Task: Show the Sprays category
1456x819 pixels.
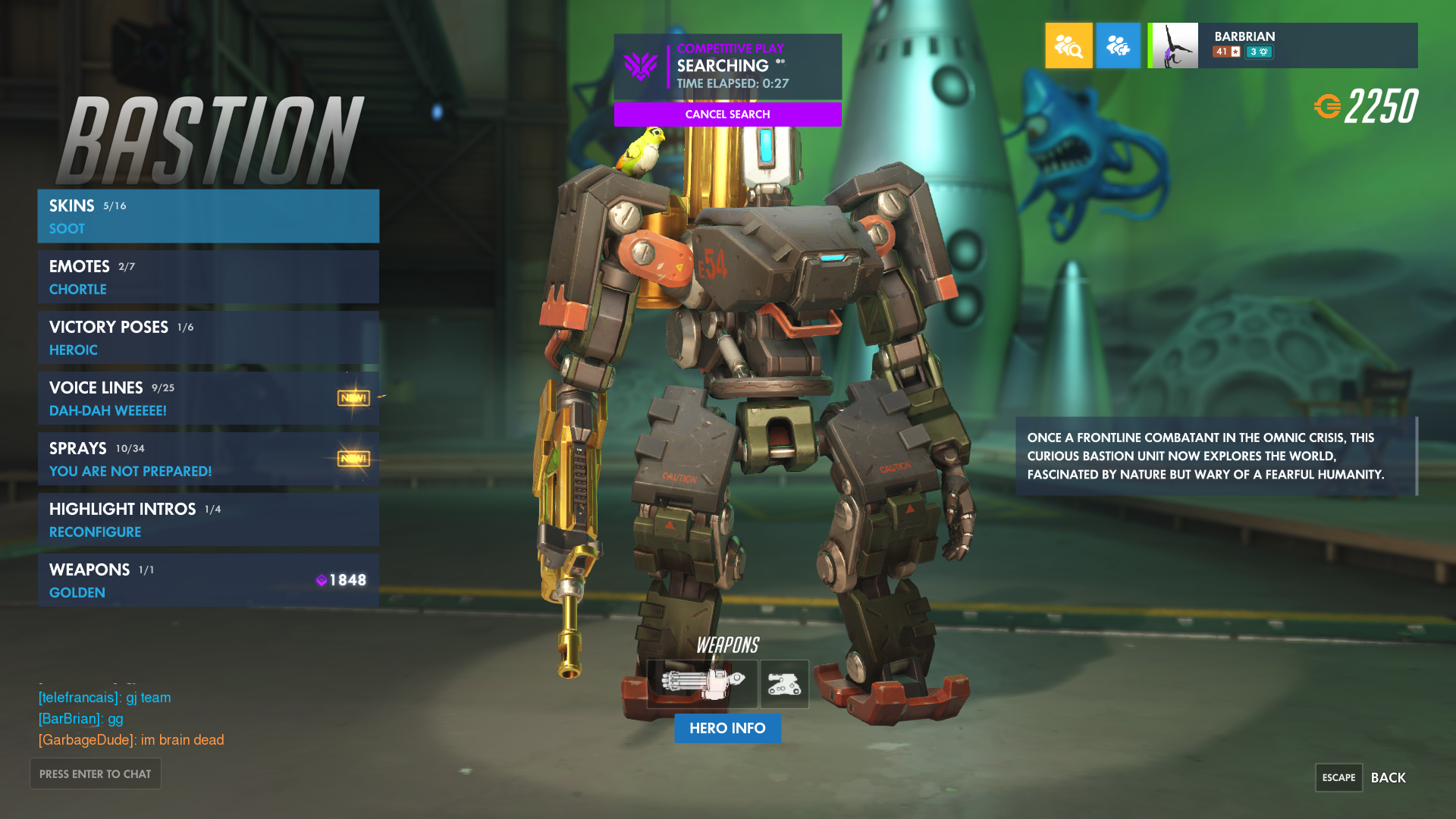Action: click(208, 459)
